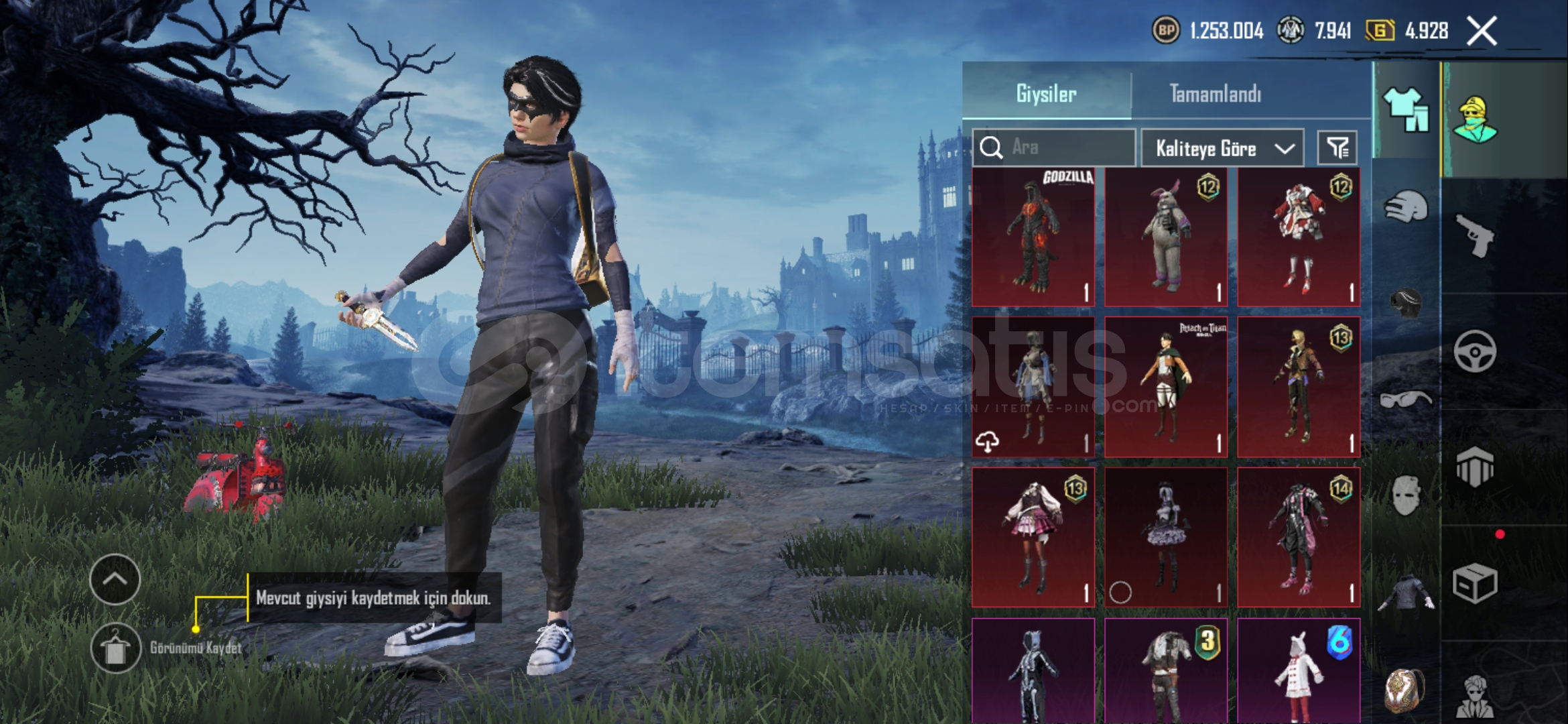This screenshot has height=724, width=1568.
Task: Switch to the Giysiler tab
Action: tap(1046, 94)
